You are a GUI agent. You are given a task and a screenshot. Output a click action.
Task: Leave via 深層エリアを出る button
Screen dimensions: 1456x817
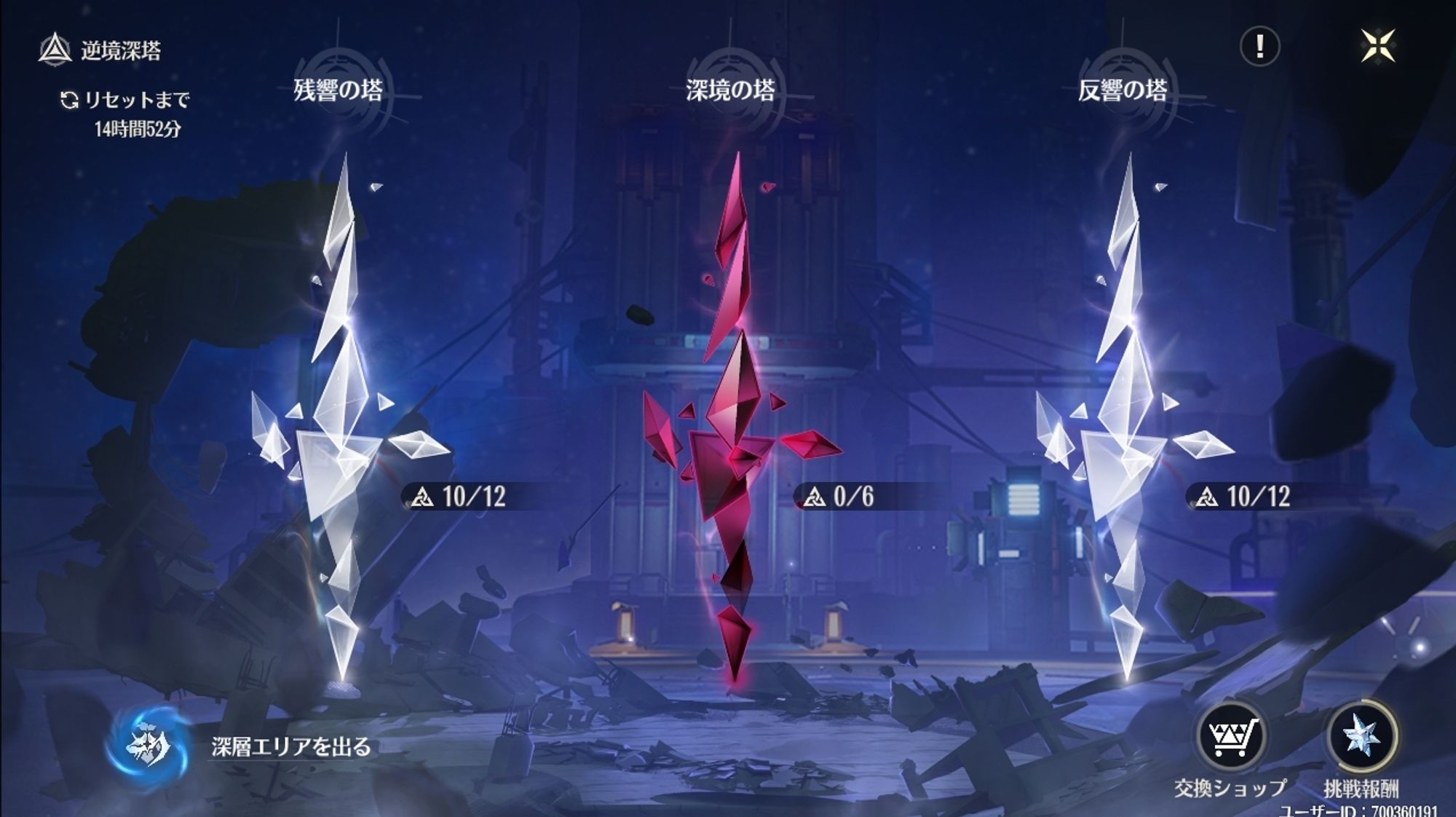coord(149,746)
